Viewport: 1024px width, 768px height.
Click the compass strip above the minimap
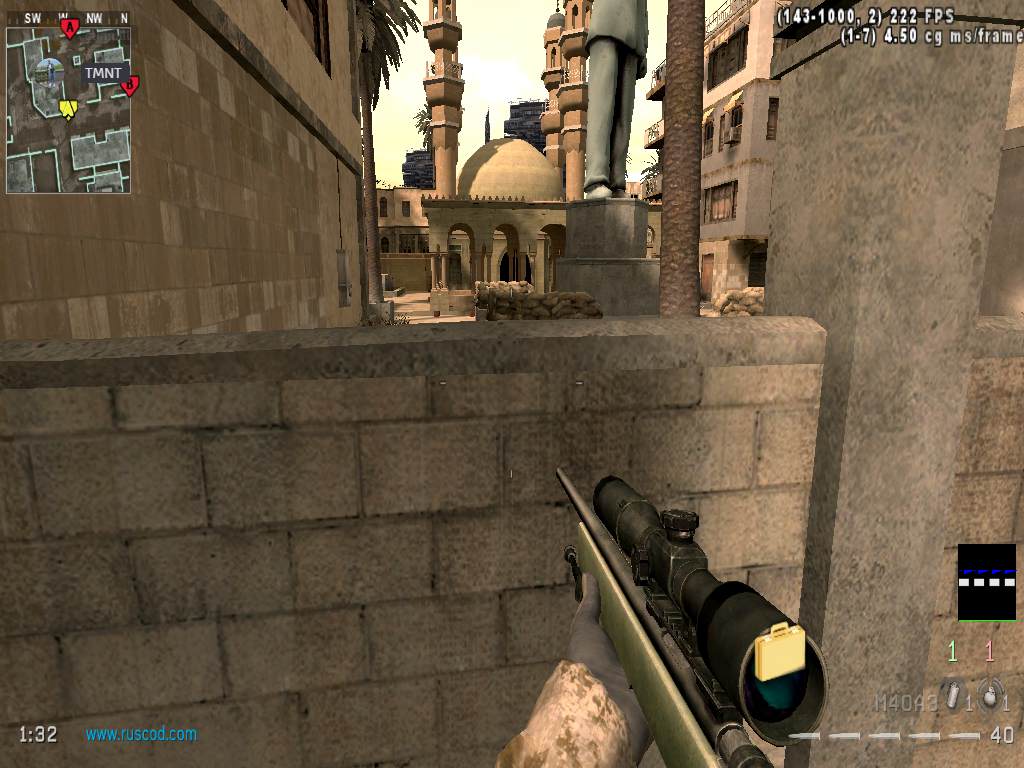(x=68, y=17)
